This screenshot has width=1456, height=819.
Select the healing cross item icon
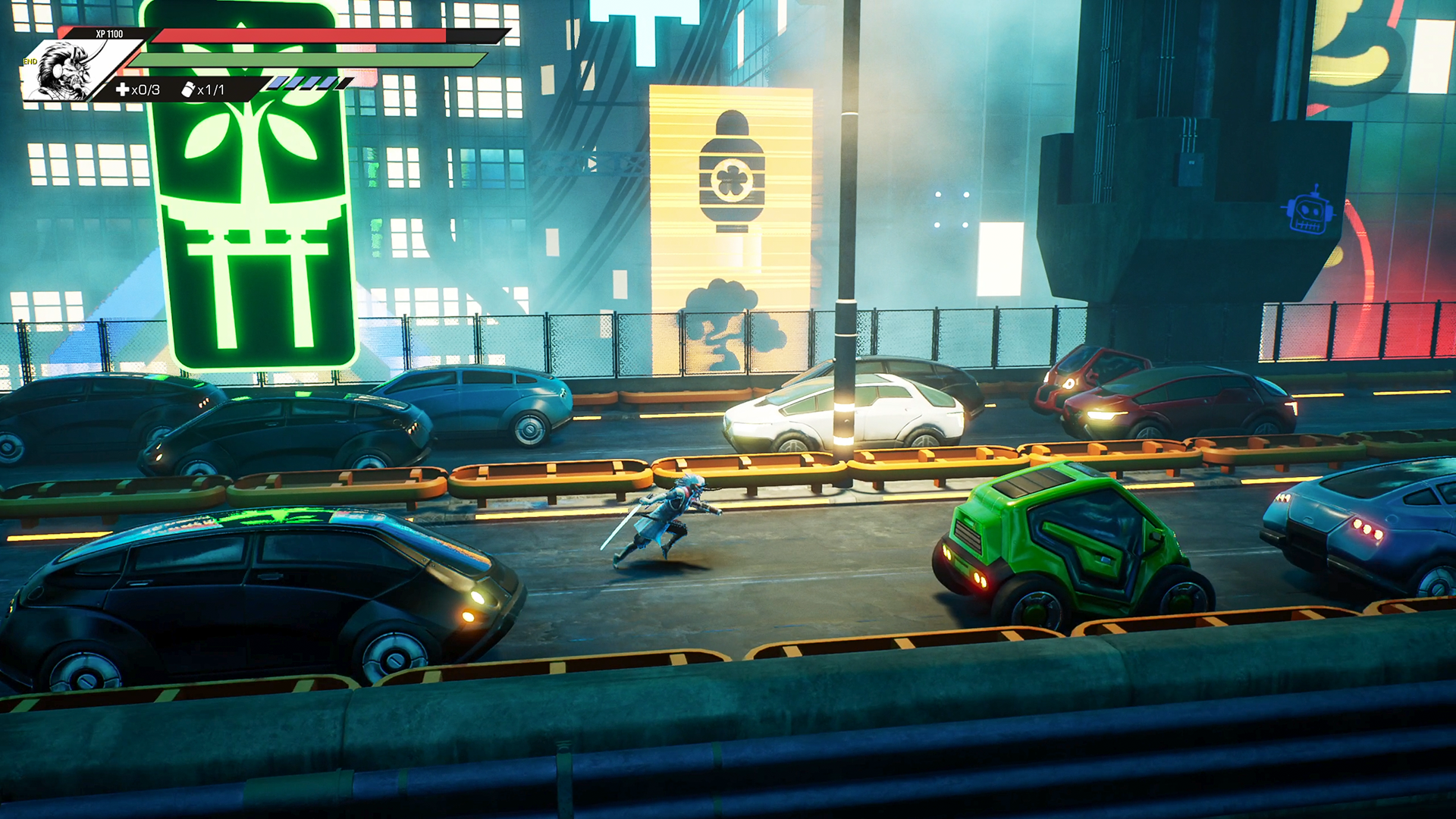pos(122,89)
